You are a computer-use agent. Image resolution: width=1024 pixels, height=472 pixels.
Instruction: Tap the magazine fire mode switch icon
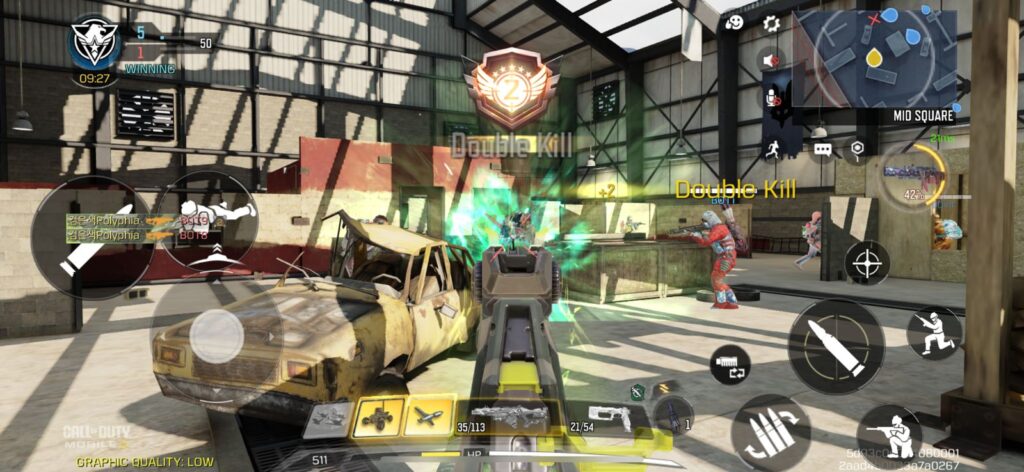[730, 365]
